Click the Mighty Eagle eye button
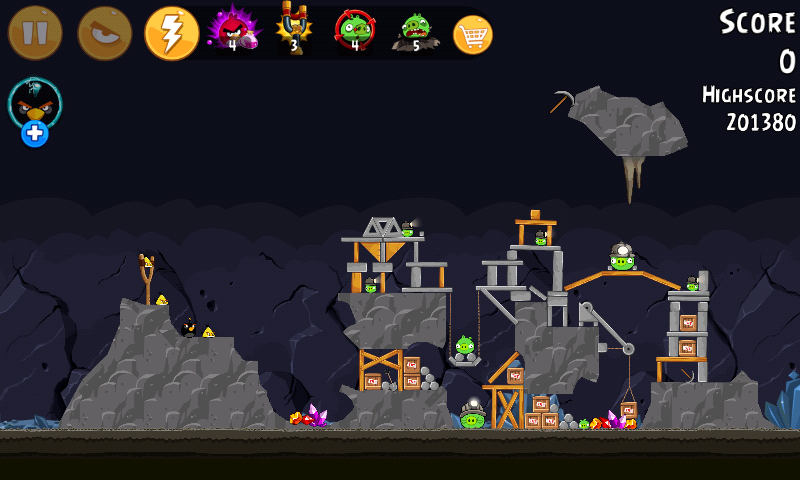The width and height of the screenshot is (800, 480). click(x=104, y=33)
